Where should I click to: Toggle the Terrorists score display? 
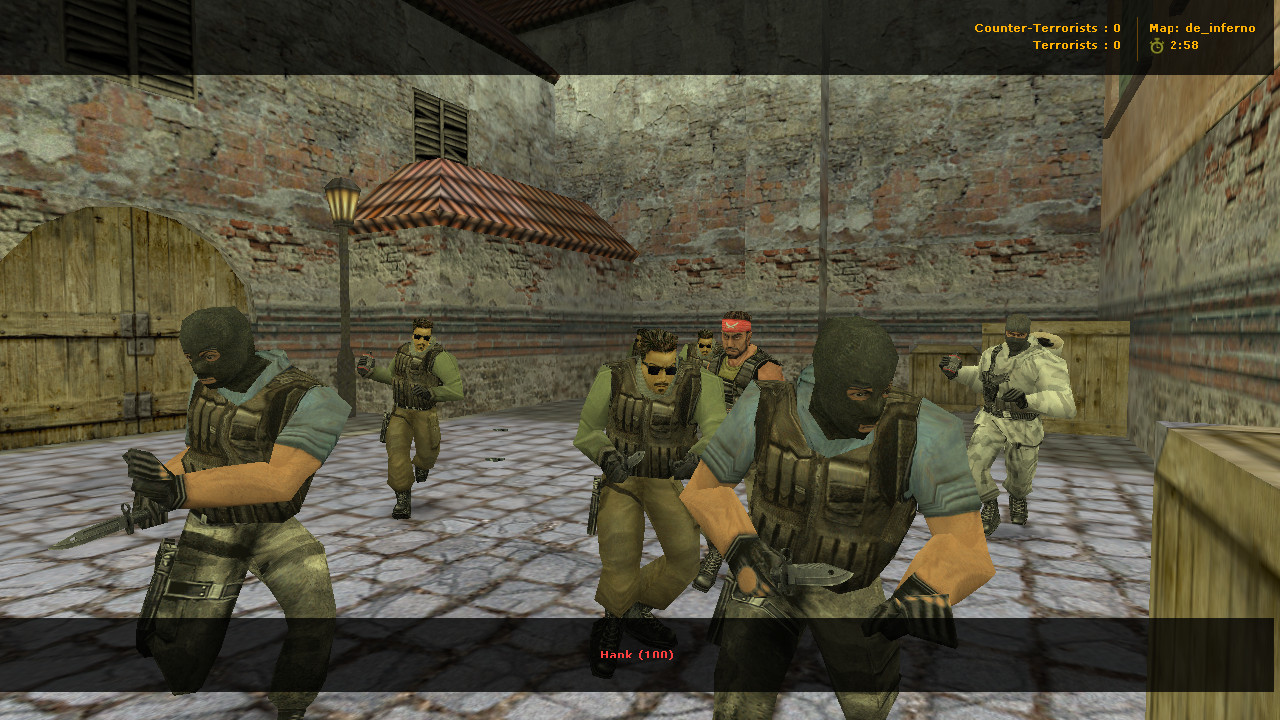1077,45
